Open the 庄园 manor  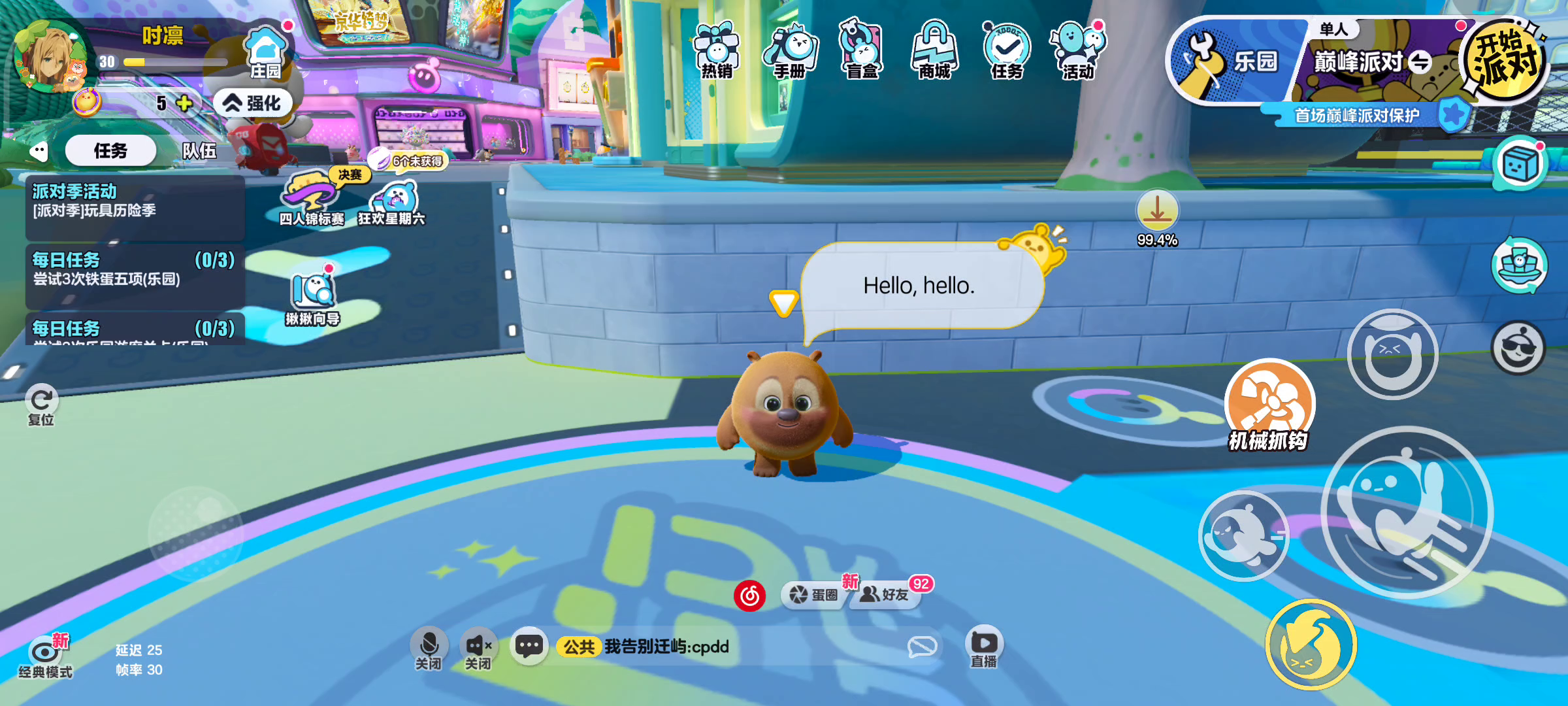point(265,52)
